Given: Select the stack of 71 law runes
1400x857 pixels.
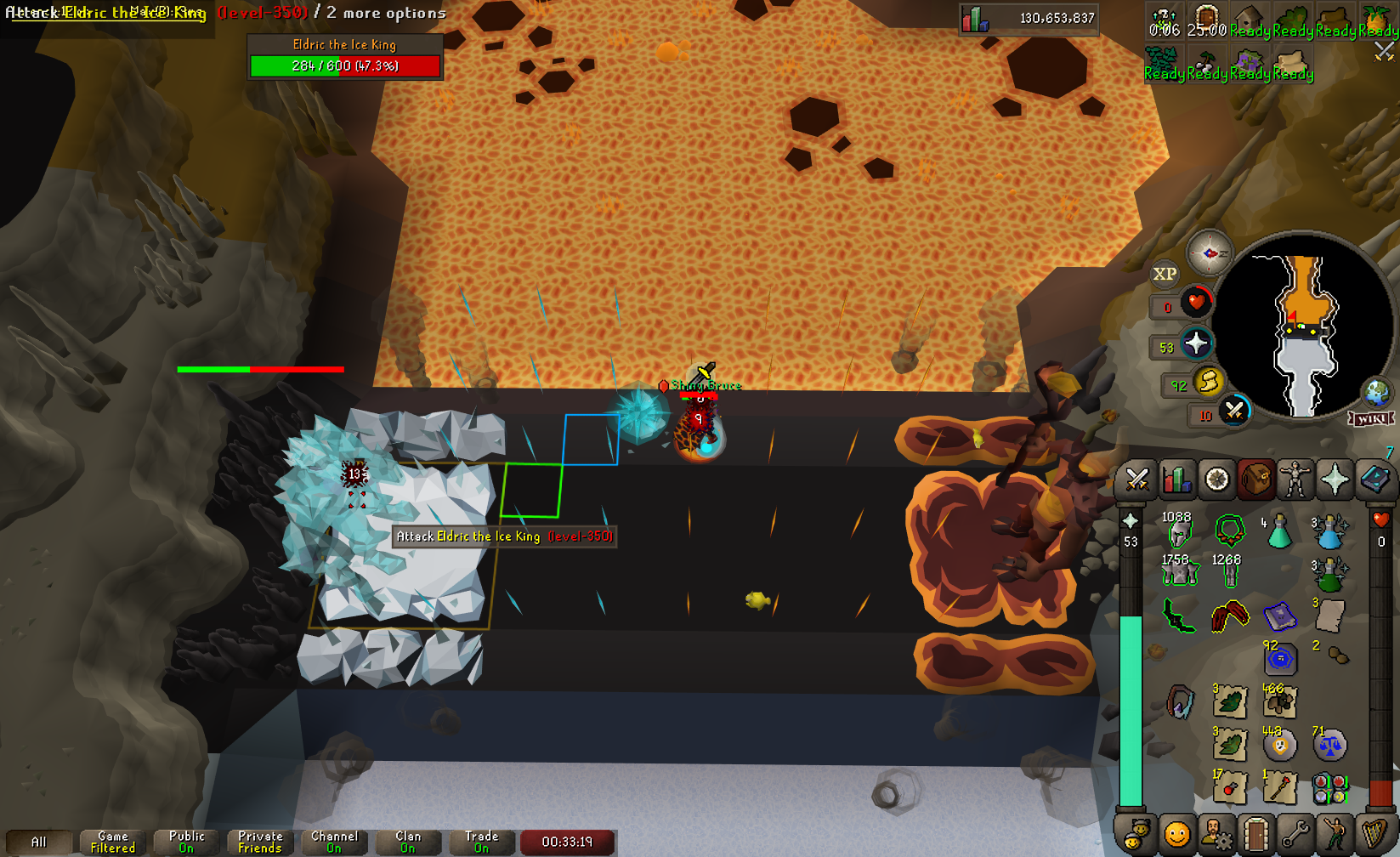Looking at the screenshot, I should coord(1329,745).
